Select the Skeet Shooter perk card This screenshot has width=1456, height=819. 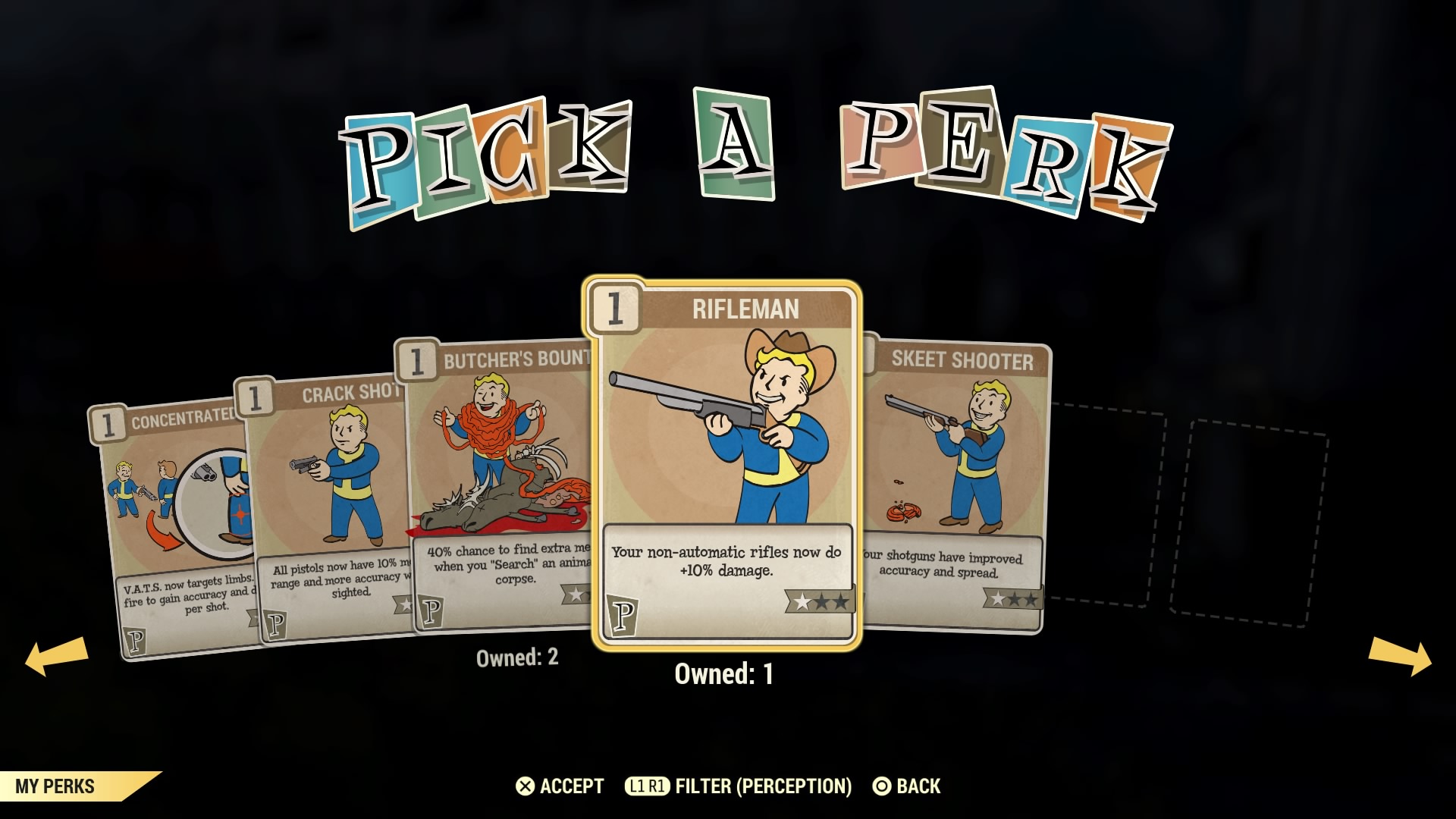click(x=963, y=470)
